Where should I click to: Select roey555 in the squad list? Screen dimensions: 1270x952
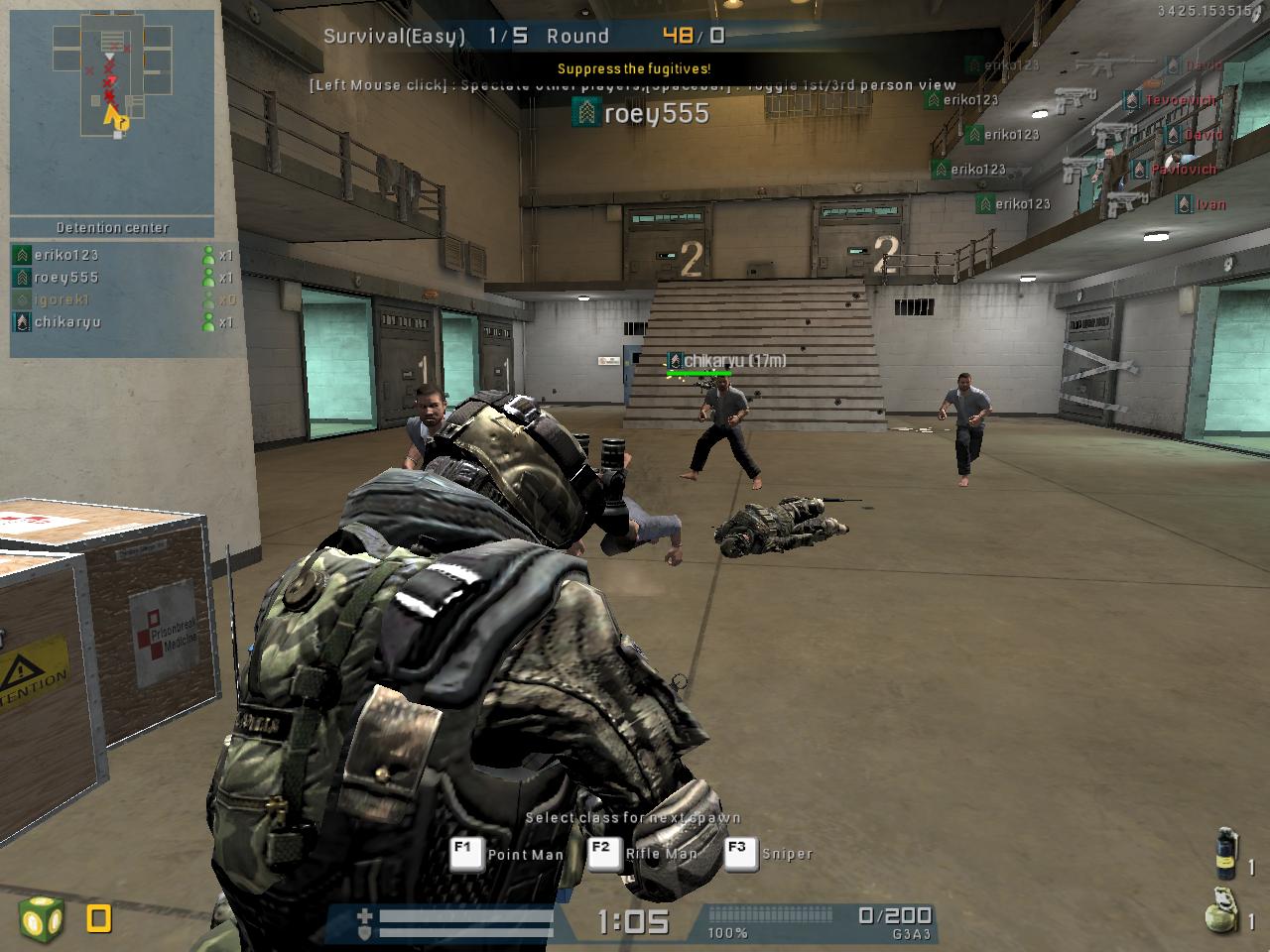point(66,278)
